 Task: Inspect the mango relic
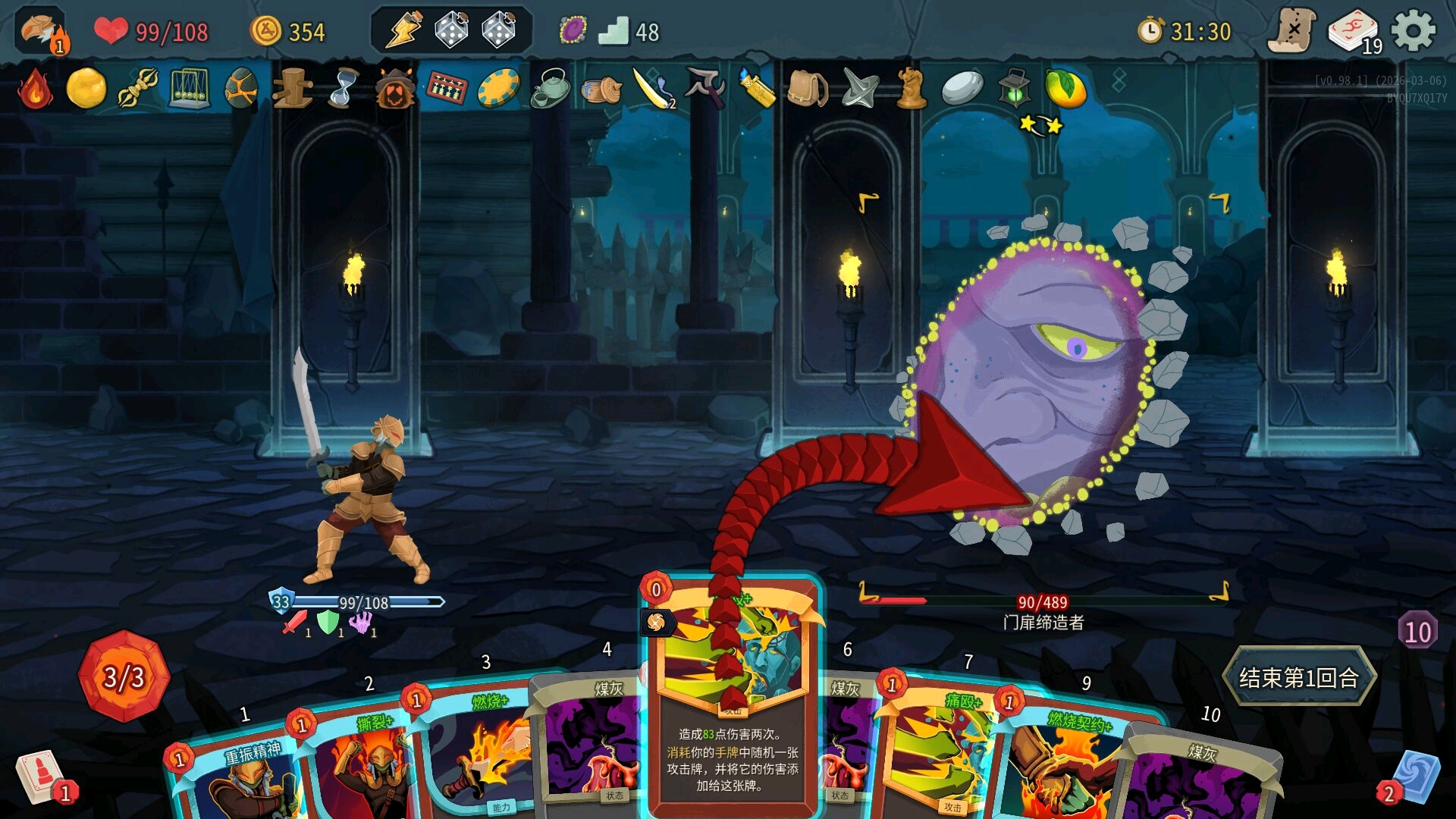click(x=1065, y=89)
